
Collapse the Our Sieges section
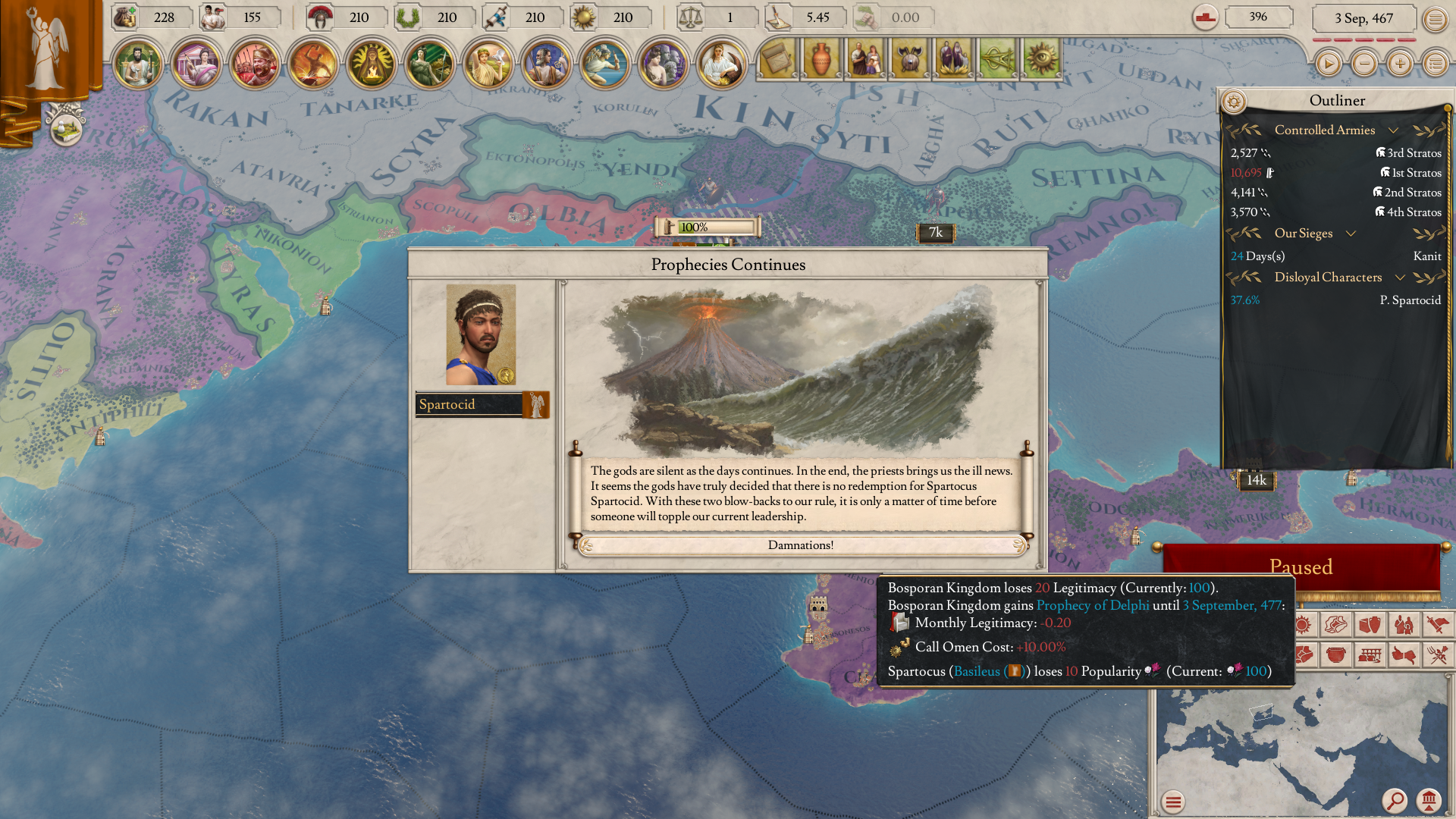1351,234
